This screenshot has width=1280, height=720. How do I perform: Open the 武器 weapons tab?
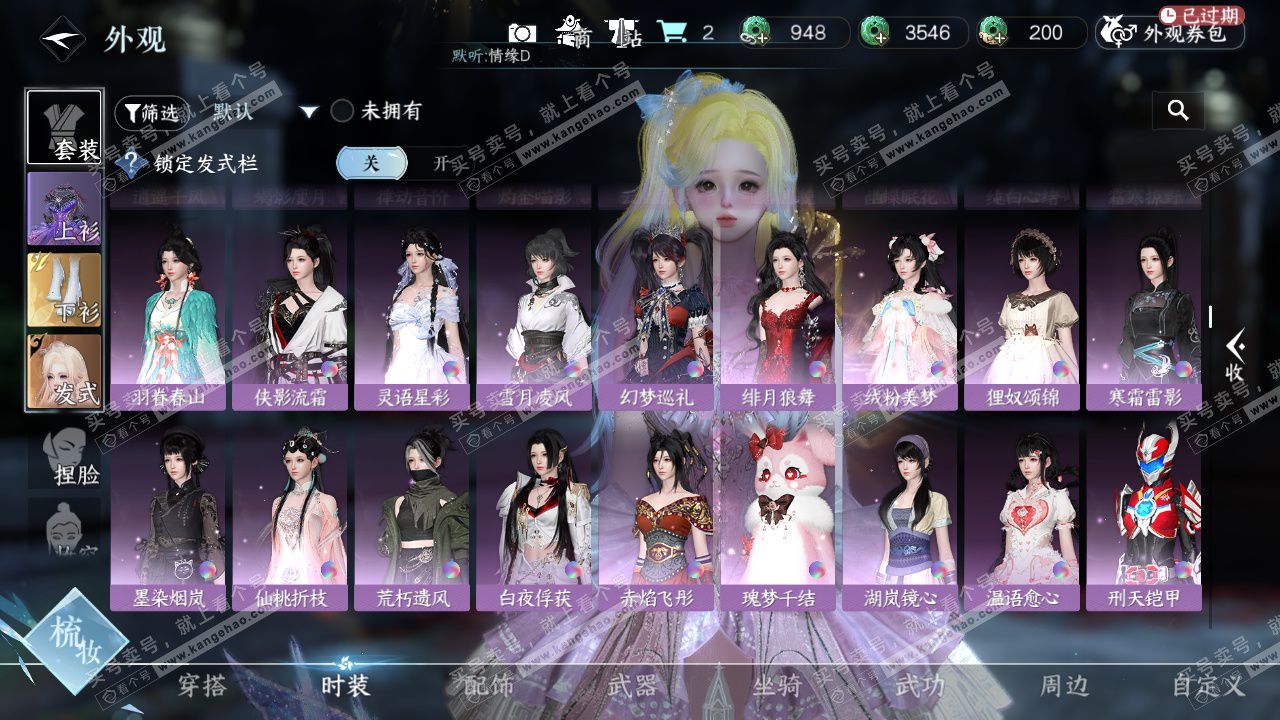point(632,685)
